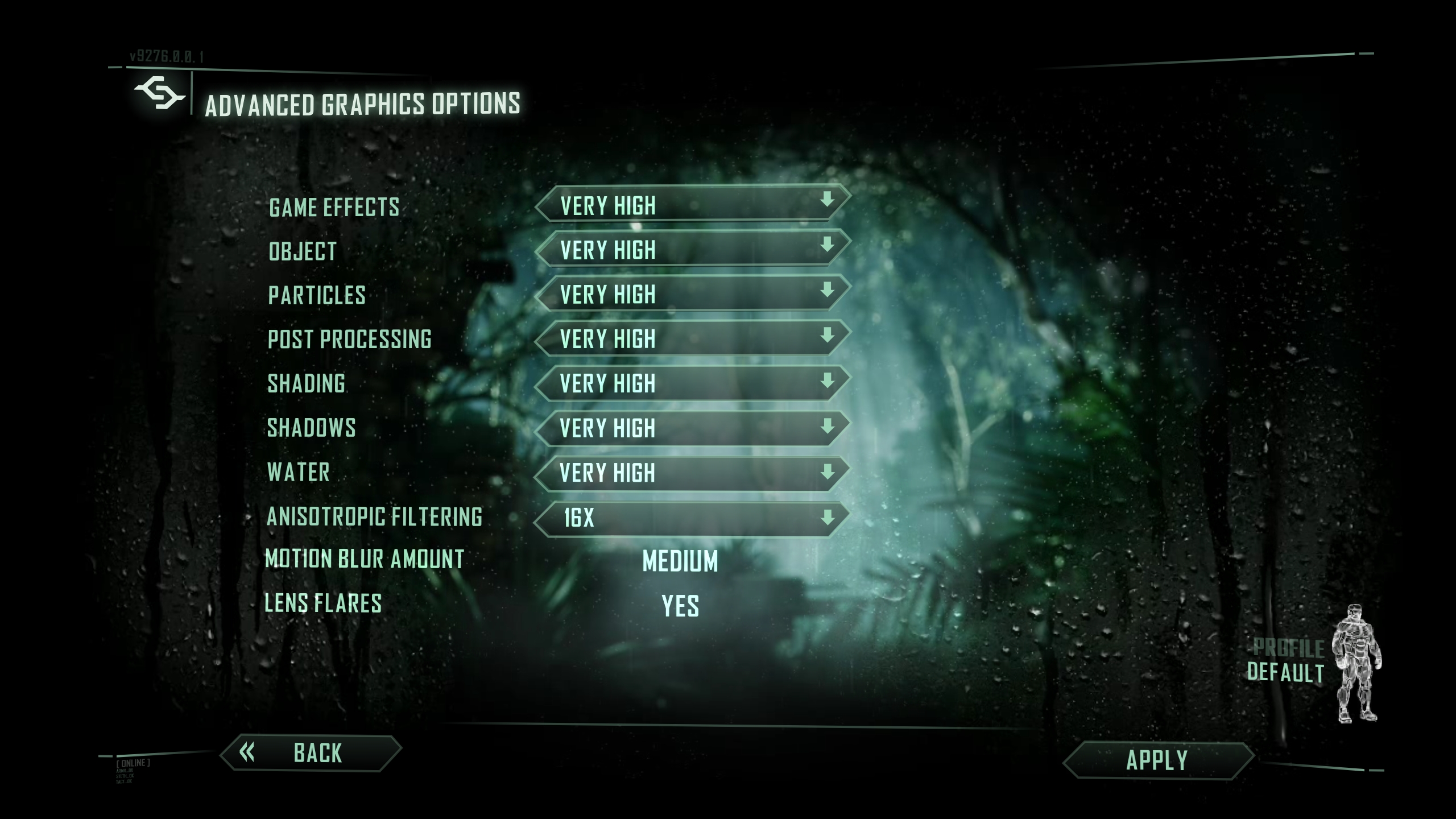Screen dimensions: 1456x819
Task: Change the Particles quality dropdown
Action: coord(693,293)
